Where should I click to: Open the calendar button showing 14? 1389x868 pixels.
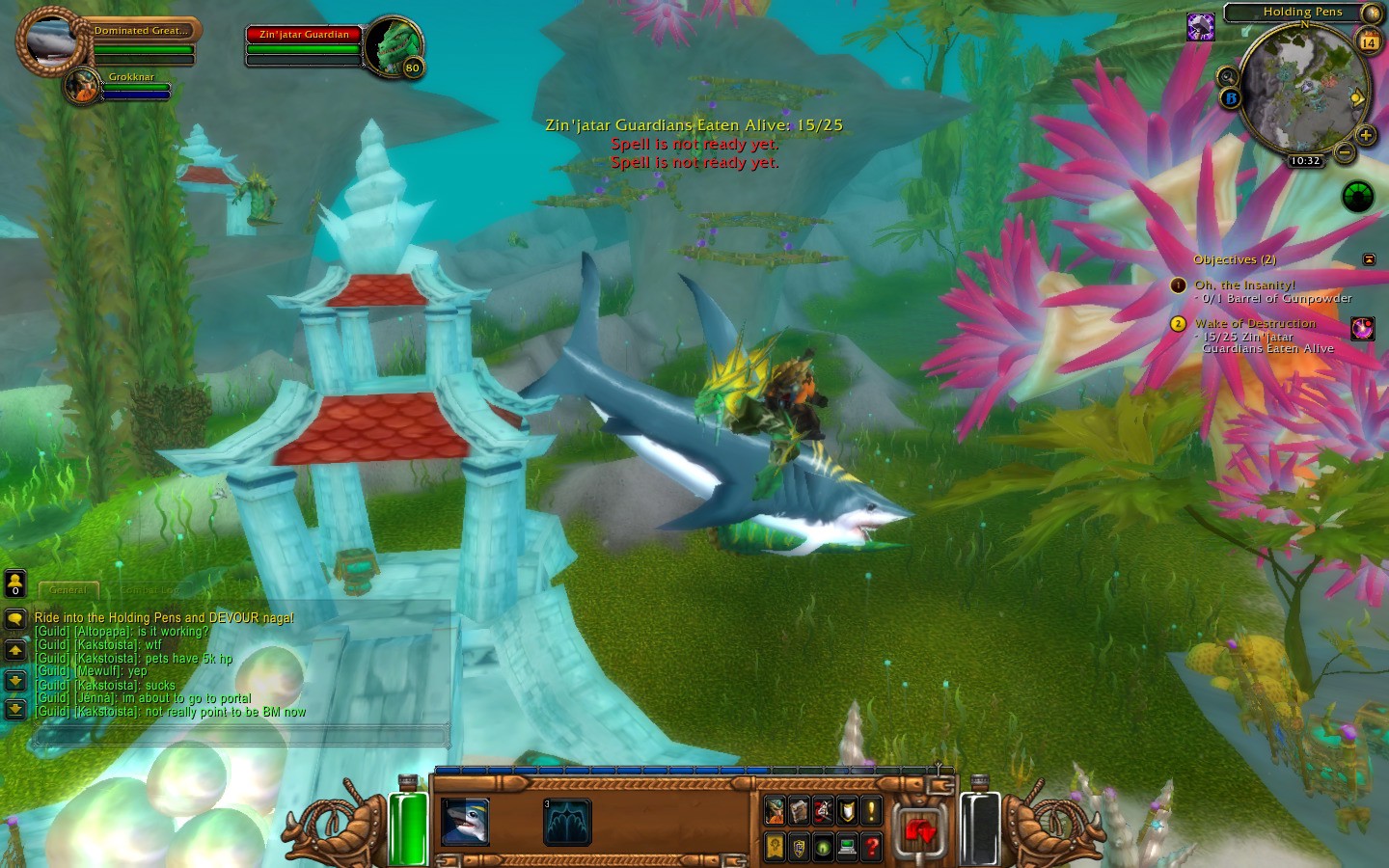pyautogui.click(x=1369, y=41)
